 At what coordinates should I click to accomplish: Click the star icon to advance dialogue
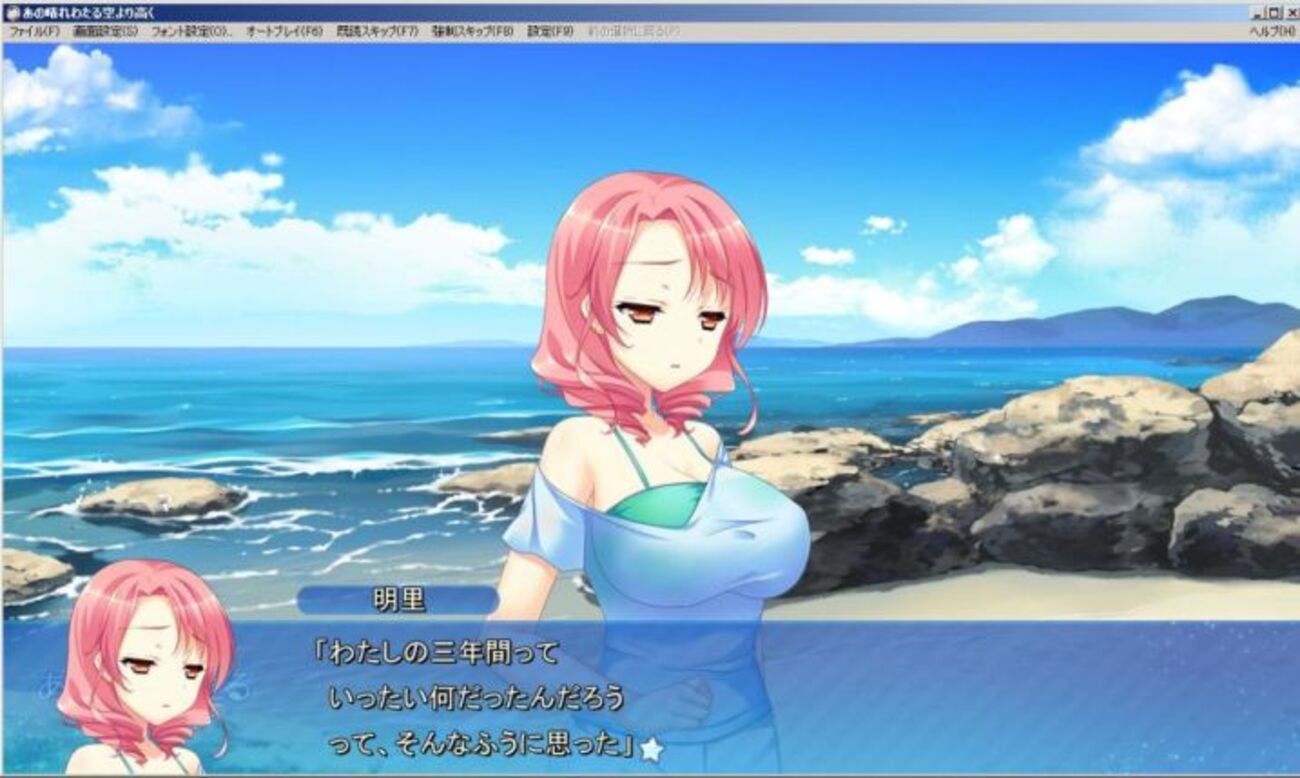[x=652, y=747]
